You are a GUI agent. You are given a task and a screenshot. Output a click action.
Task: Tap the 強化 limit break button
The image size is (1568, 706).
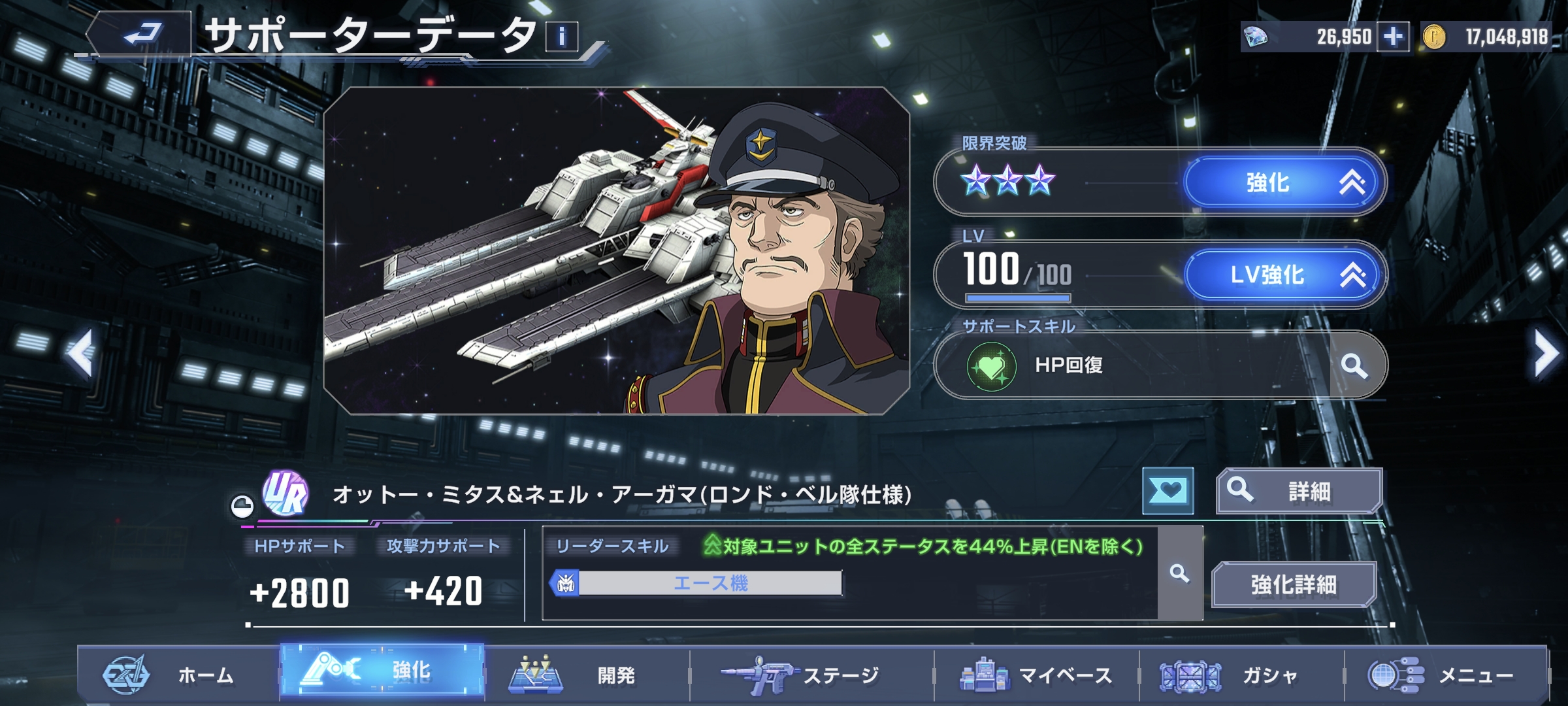pyautogui.click(x=1283, y=183)
